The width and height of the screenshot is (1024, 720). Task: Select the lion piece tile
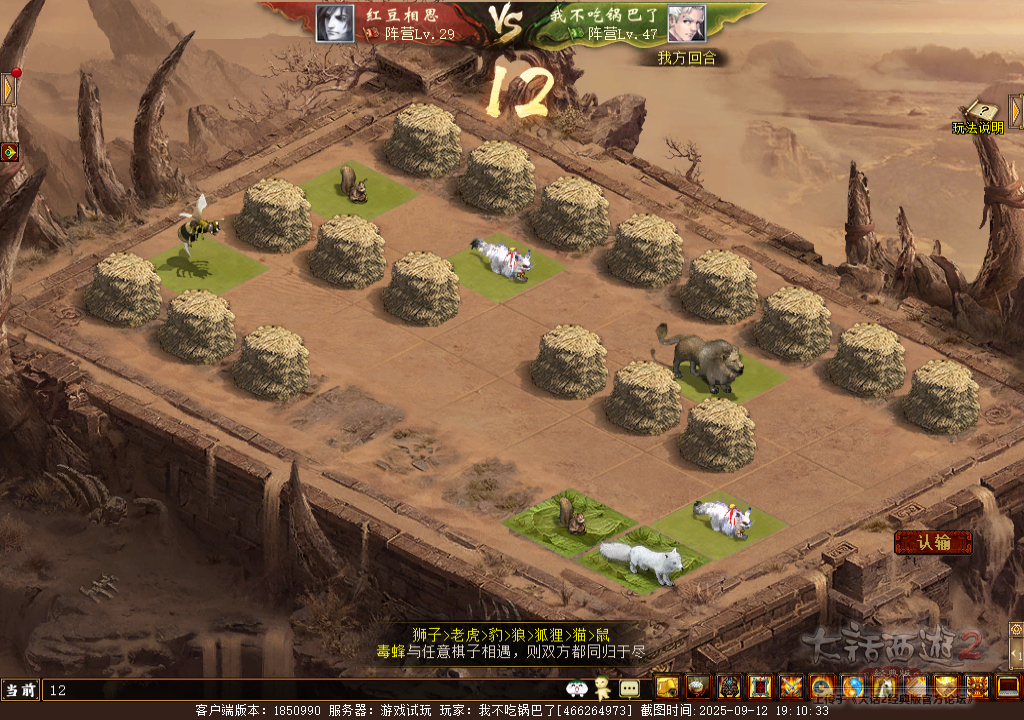[x=717, y=372]
